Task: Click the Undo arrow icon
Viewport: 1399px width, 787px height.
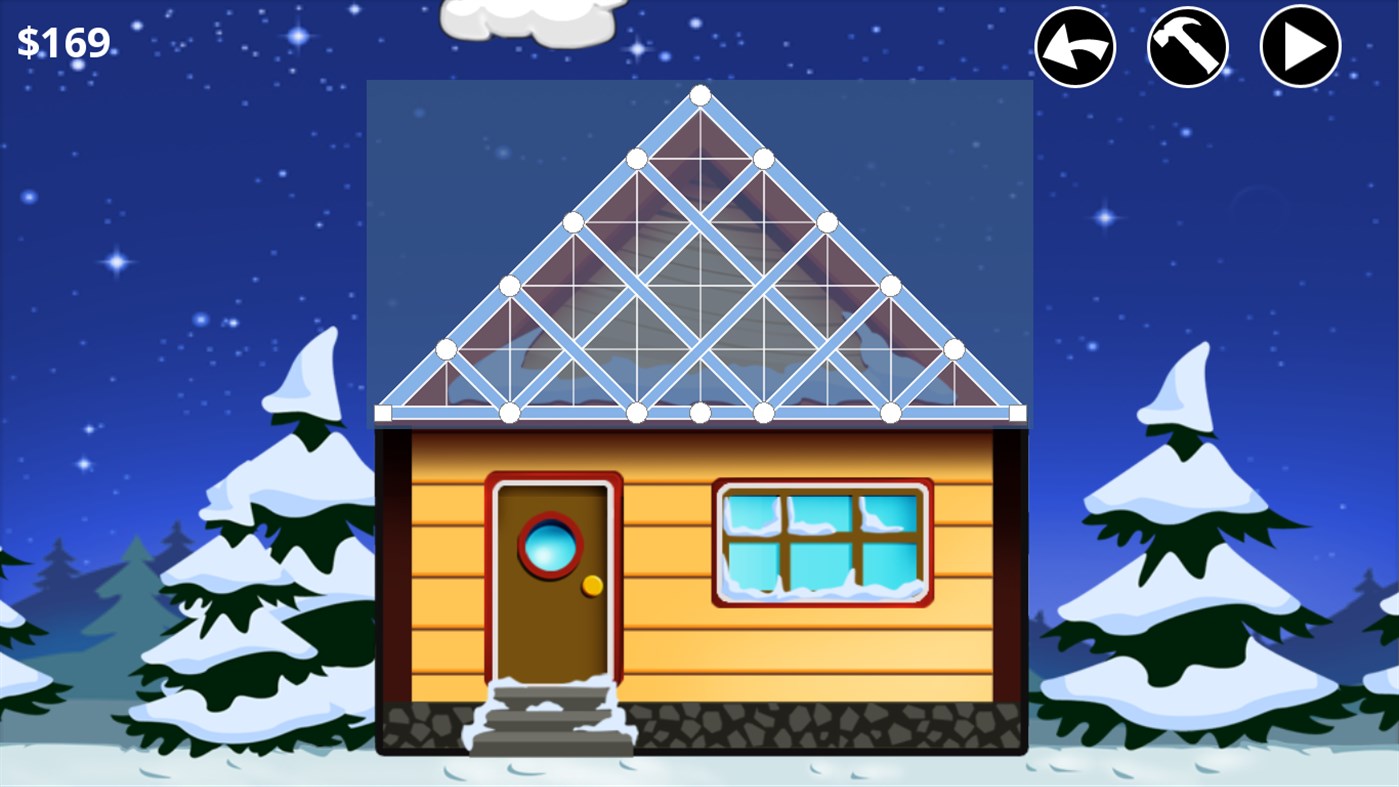Action: (x=1074, y=45)
